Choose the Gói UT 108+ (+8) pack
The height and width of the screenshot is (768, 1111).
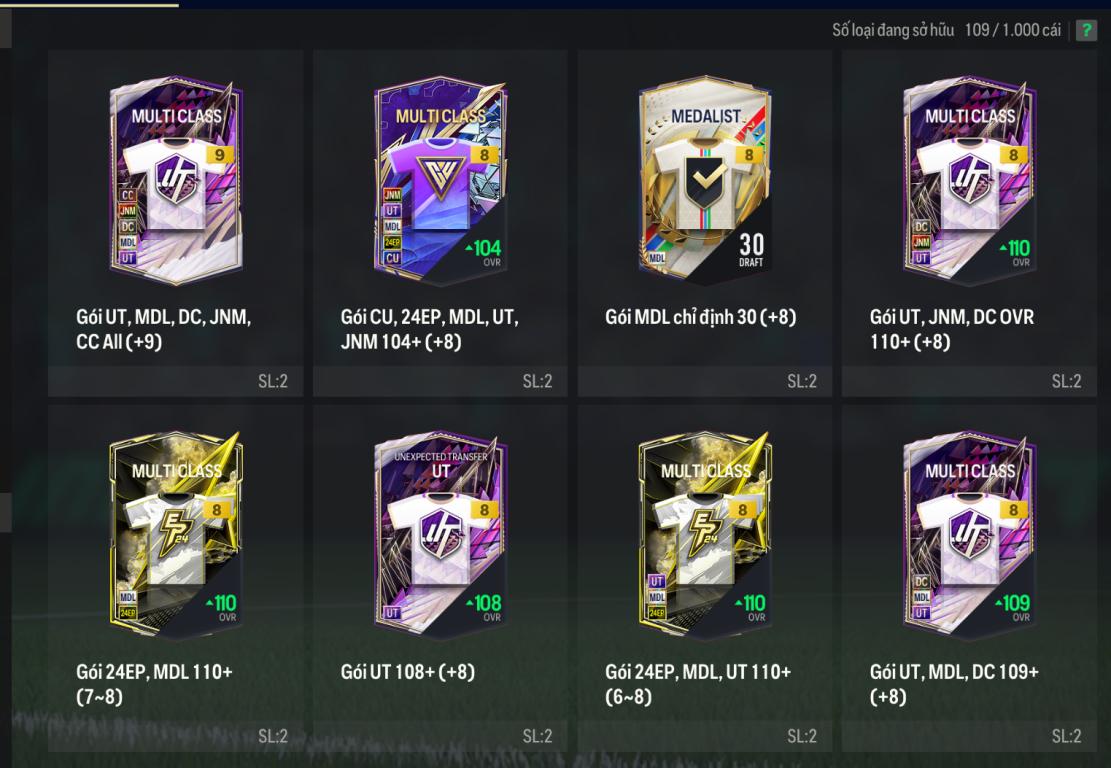click(440, 535)
